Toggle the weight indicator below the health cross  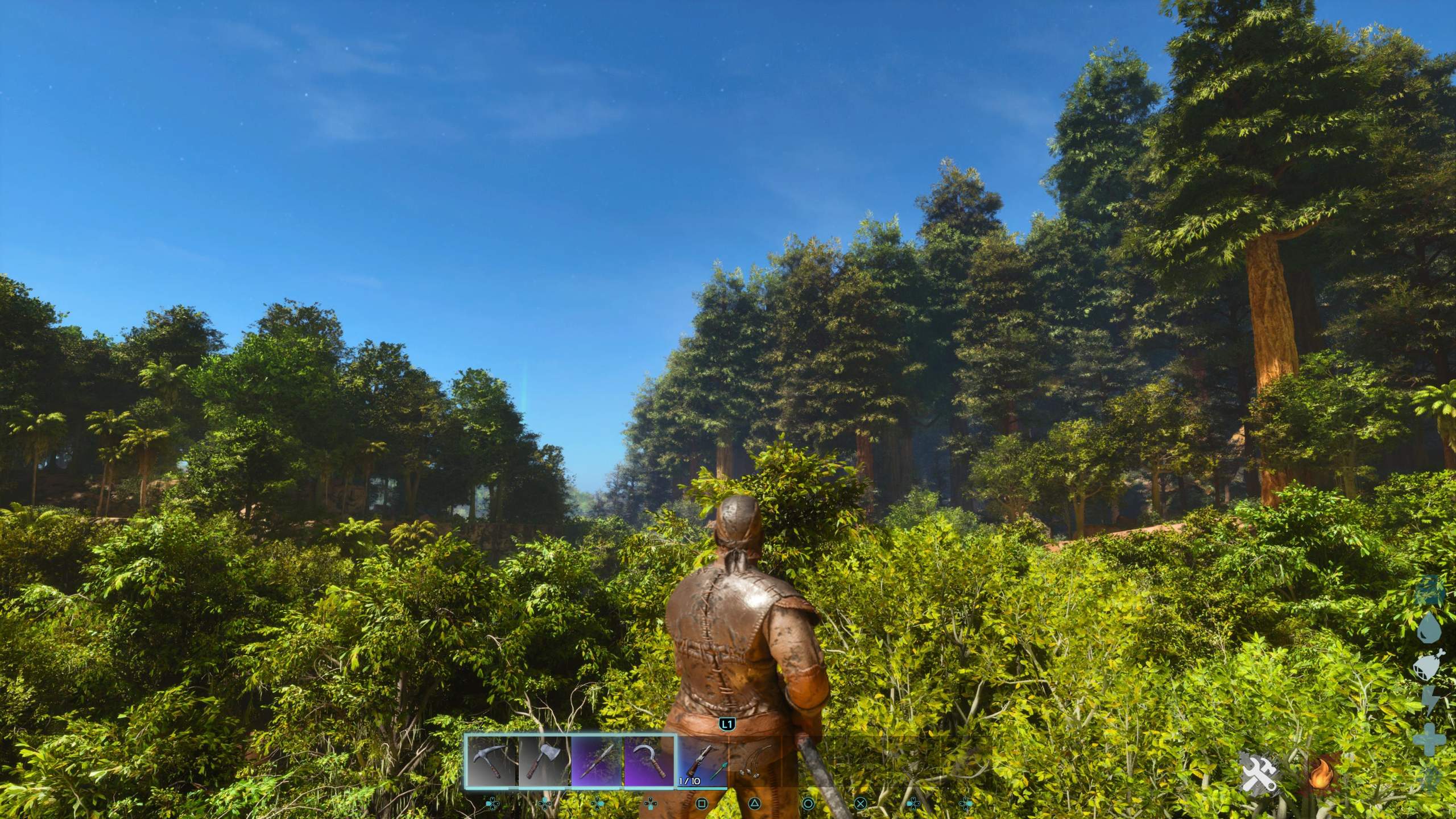[x=1430, y=779]
